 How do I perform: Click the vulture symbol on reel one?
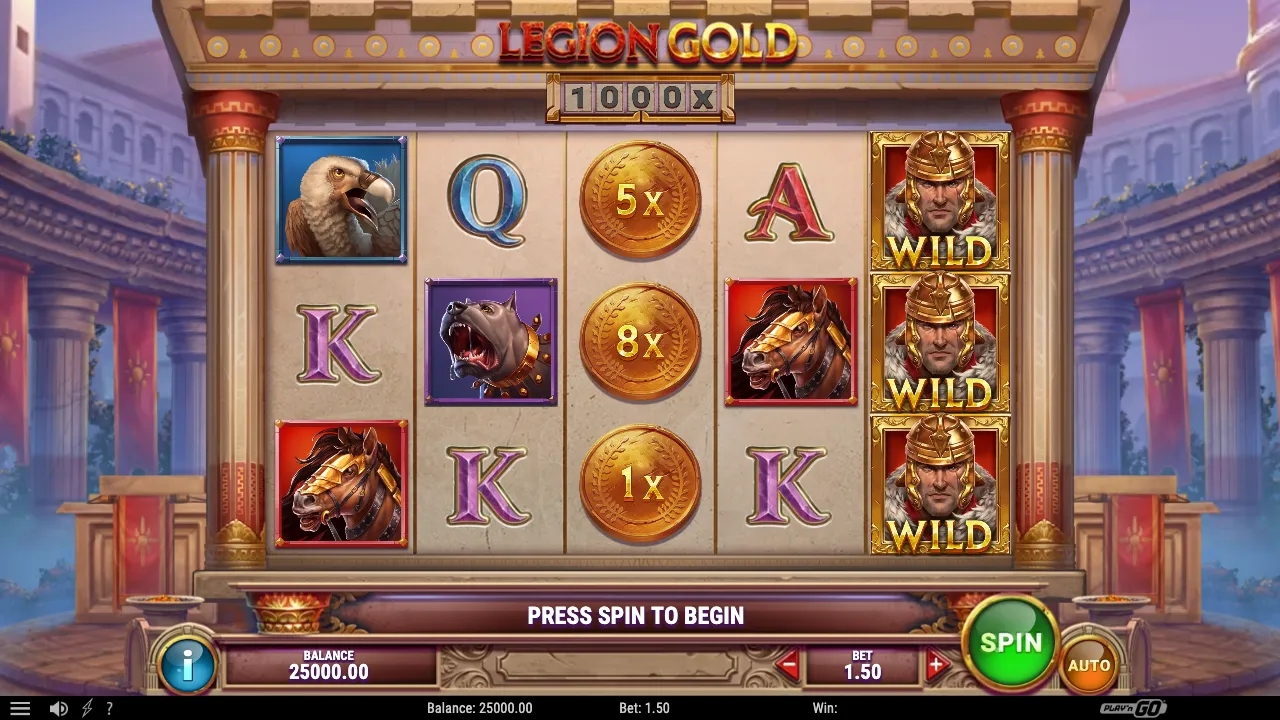click(341, 200)
